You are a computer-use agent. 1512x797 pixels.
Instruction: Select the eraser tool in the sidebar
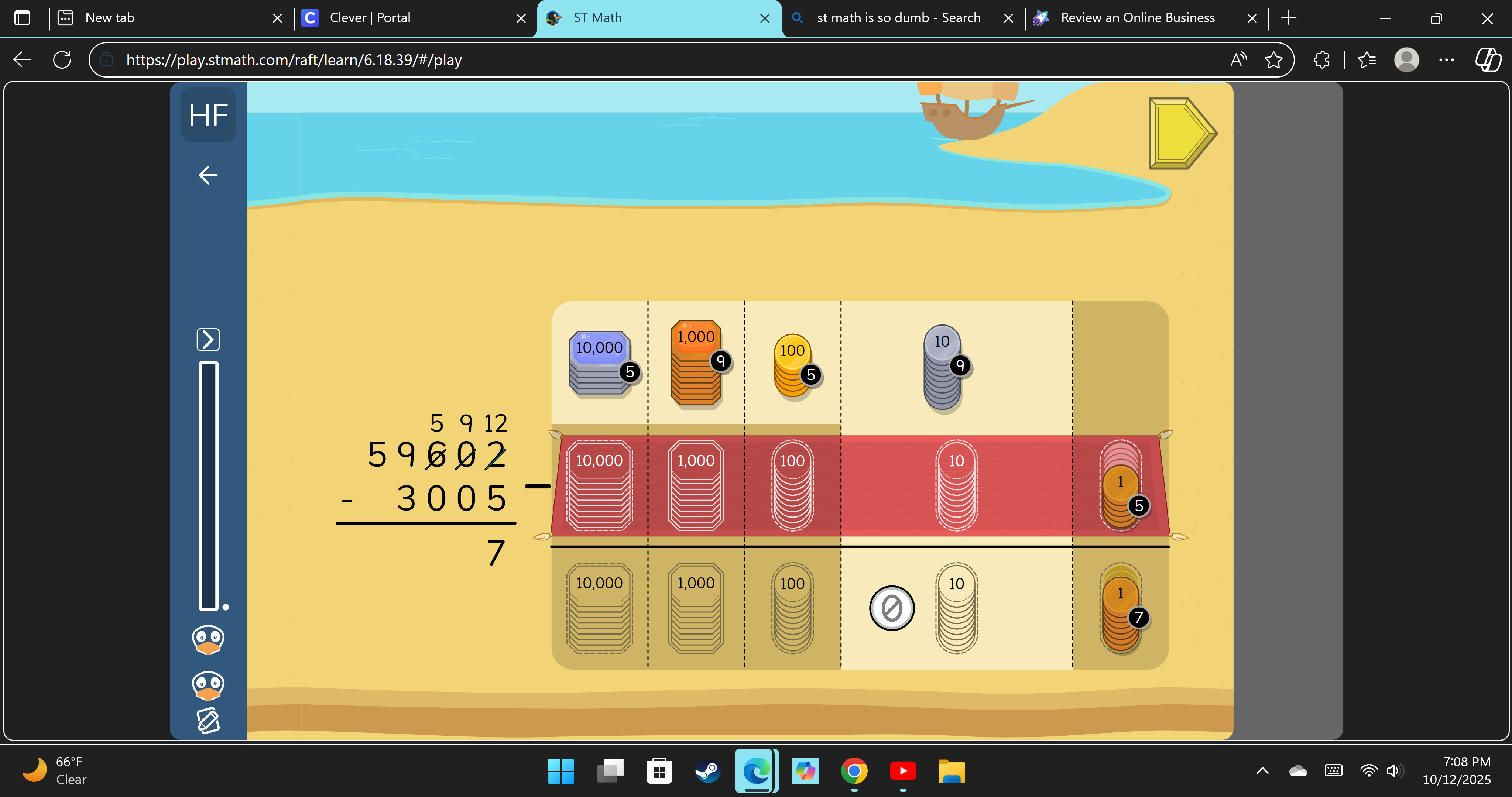[x=208, y=721]
